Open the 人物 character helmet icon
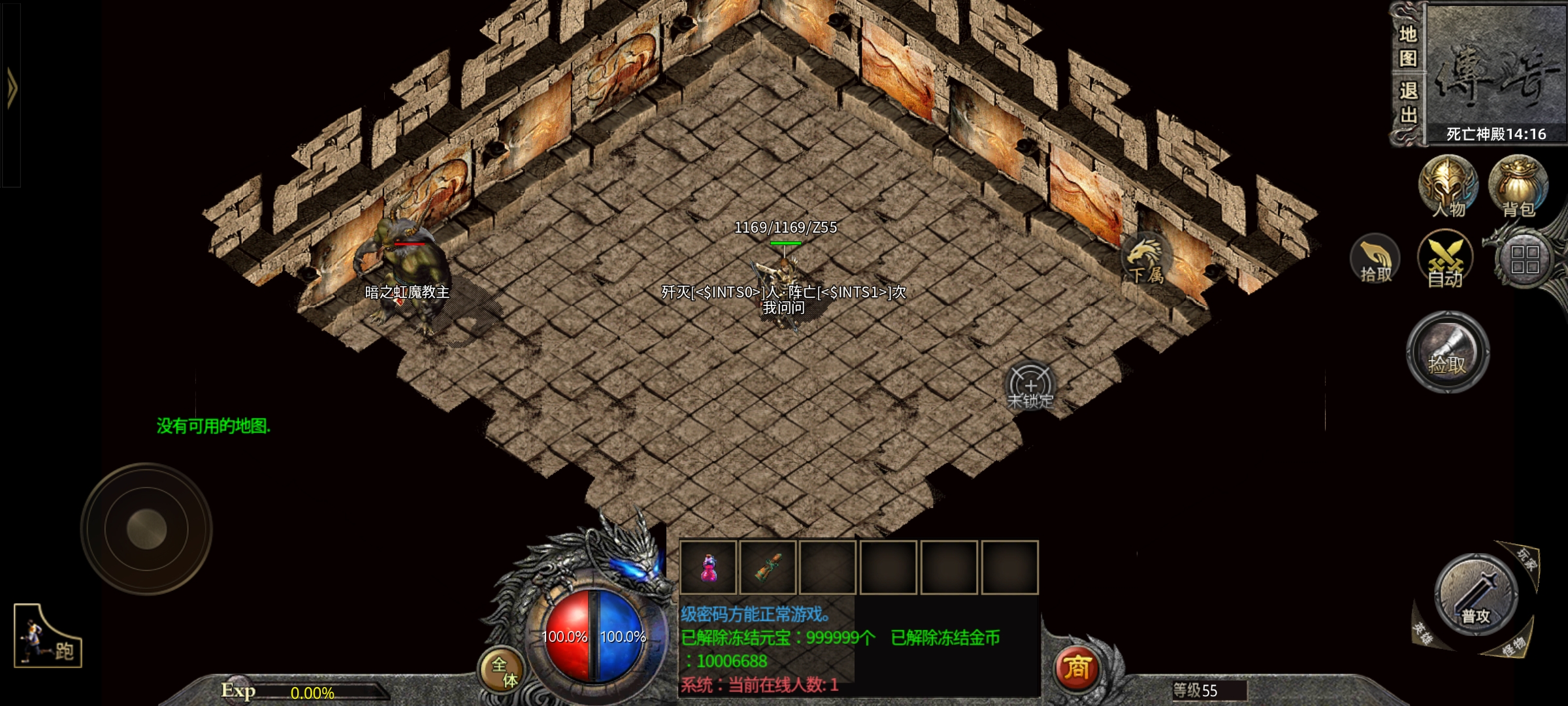Viewport: 1568px width, 706px height. pyautogui.click(x=1448, y=186)
